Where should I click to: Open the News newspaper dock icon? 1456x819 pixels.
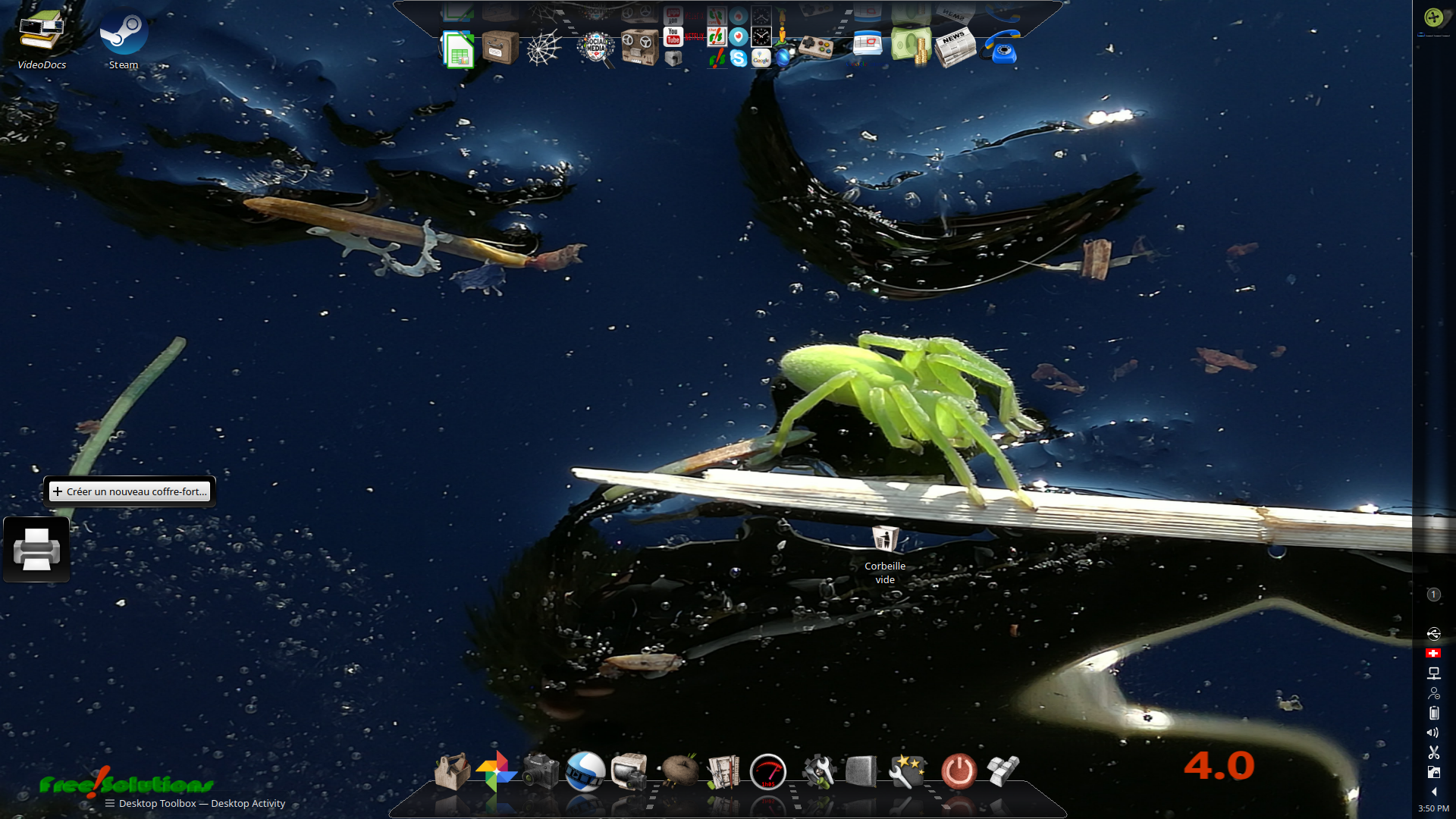coord(955,48)
